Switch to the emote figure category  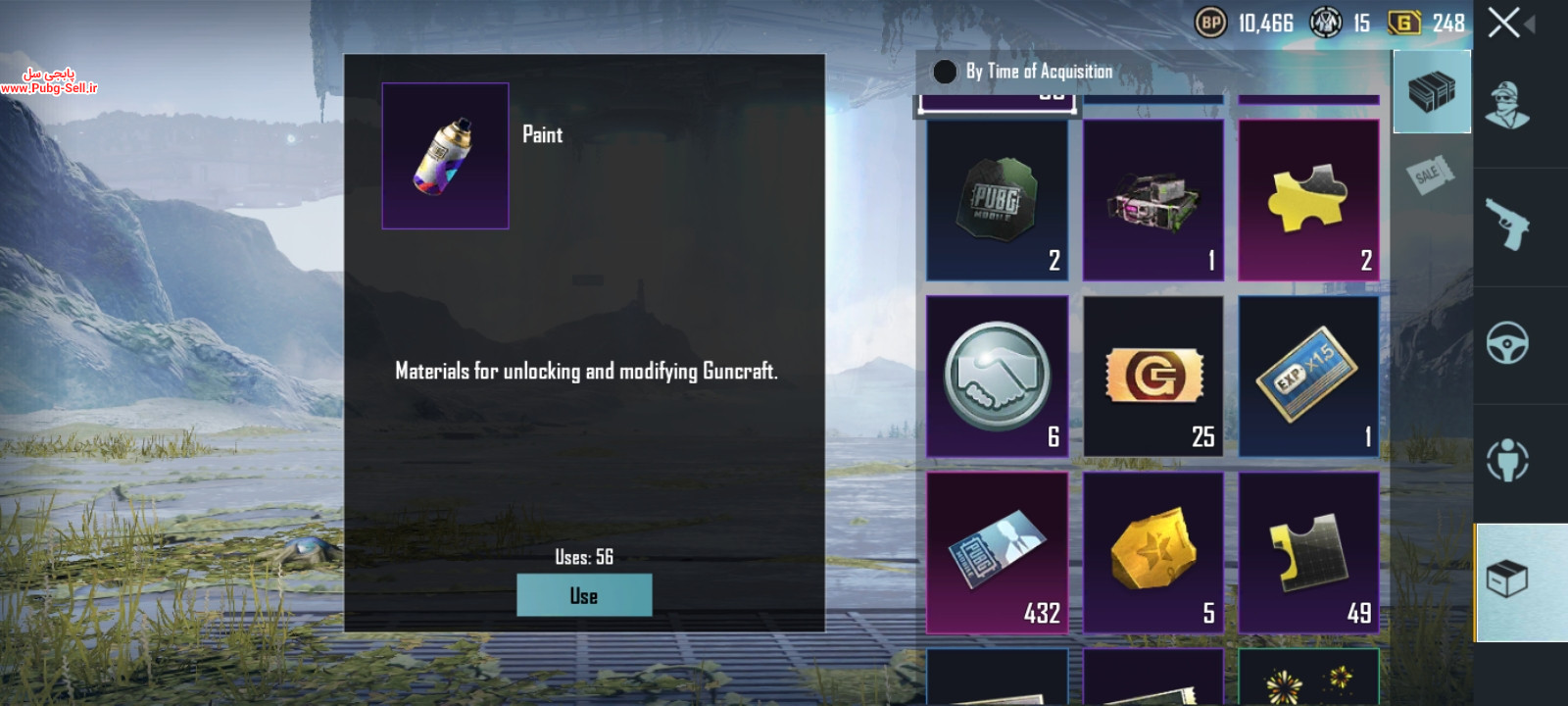pyautogui.click(x=1508, y=460)
